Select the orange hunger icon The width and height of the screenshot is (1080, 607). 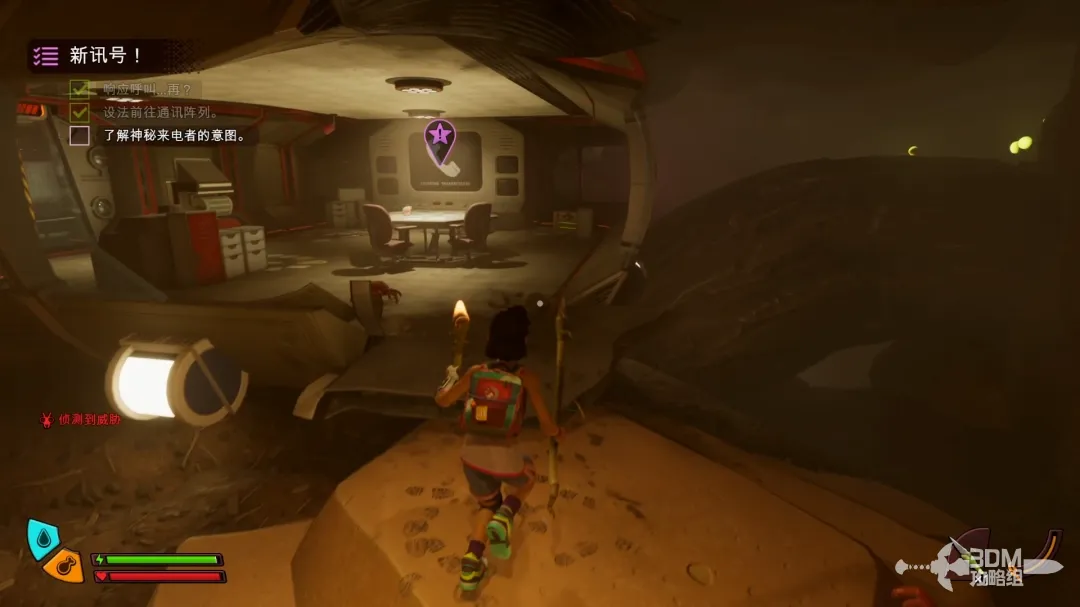64,566
